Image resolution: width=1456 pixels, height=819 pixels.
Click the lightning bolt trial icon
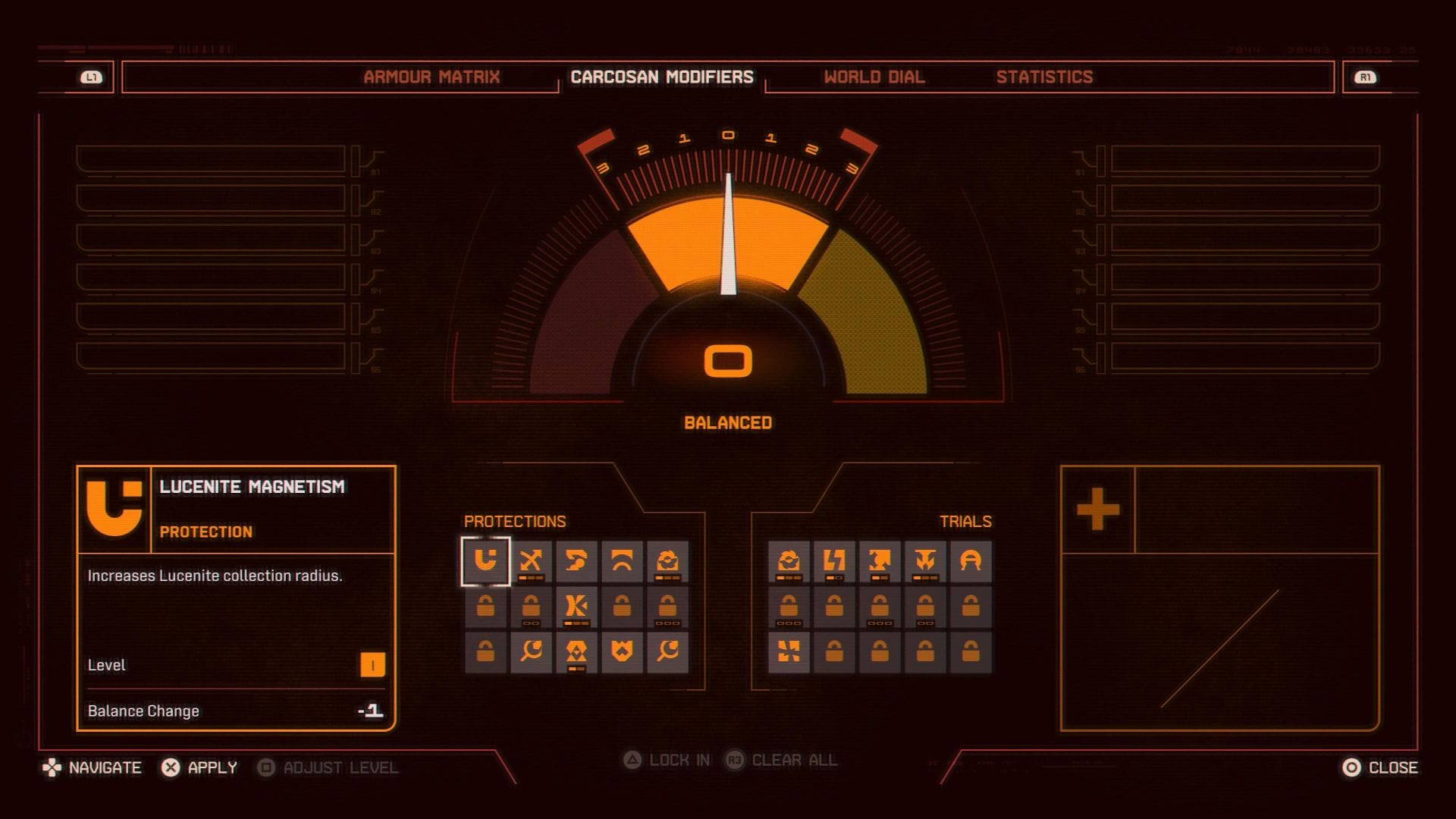pos(833,561)
